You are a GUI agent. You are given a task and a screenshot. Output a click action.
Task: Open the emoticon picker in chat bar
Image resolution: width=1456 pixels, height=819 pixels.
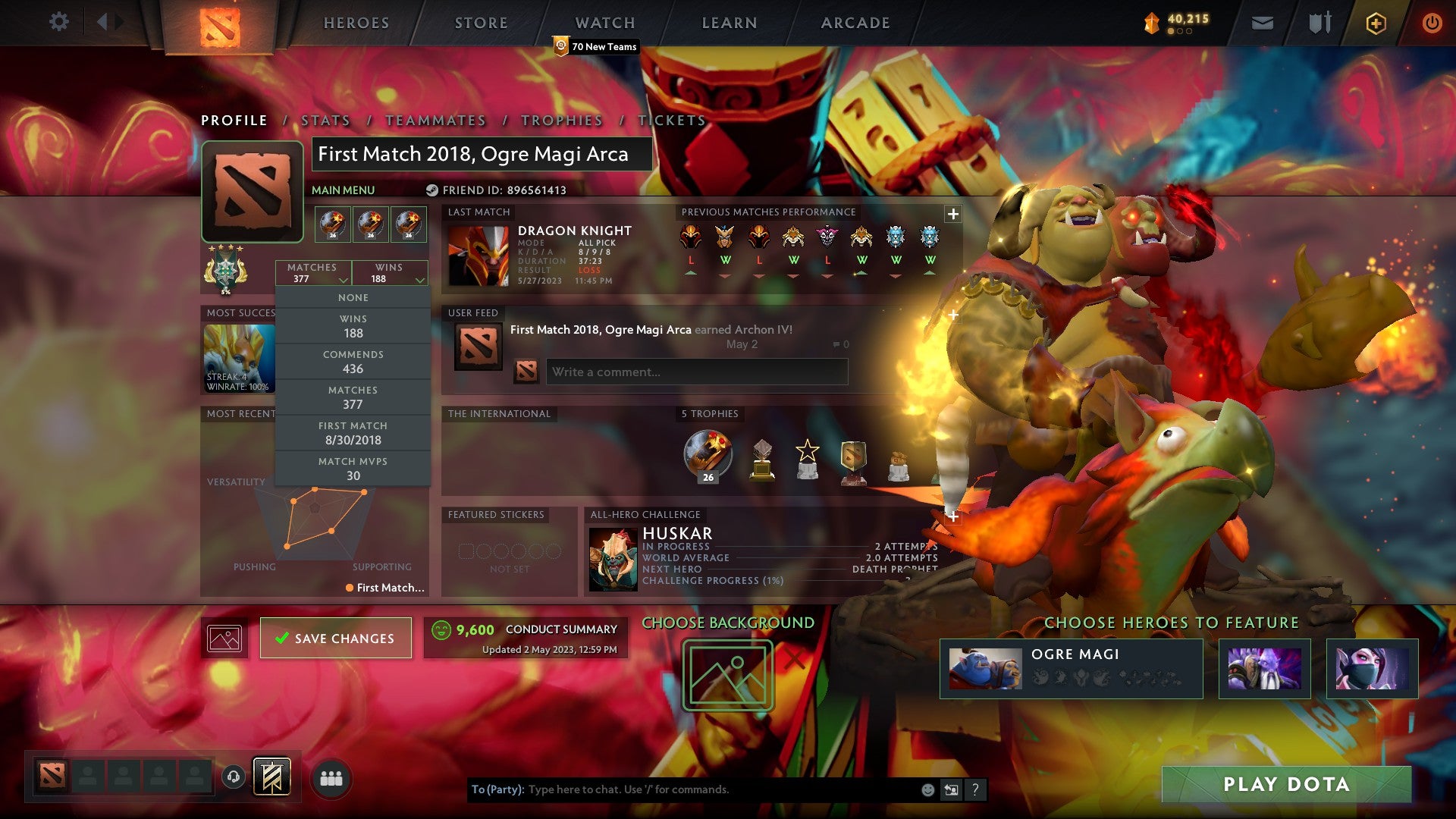coord(927,789)
